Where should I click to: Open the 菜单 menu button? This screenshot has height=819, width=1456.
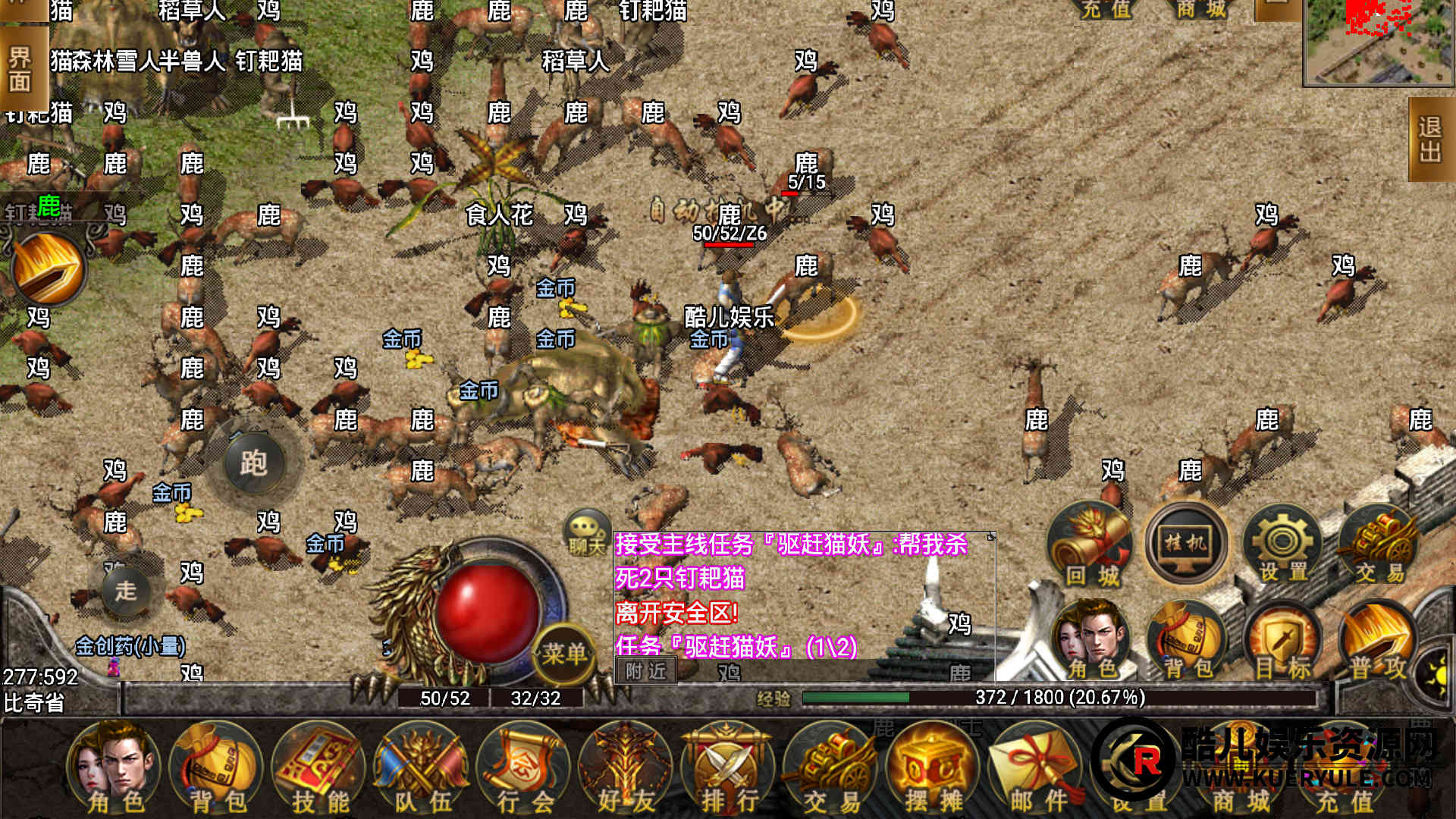tap(564, 654)
